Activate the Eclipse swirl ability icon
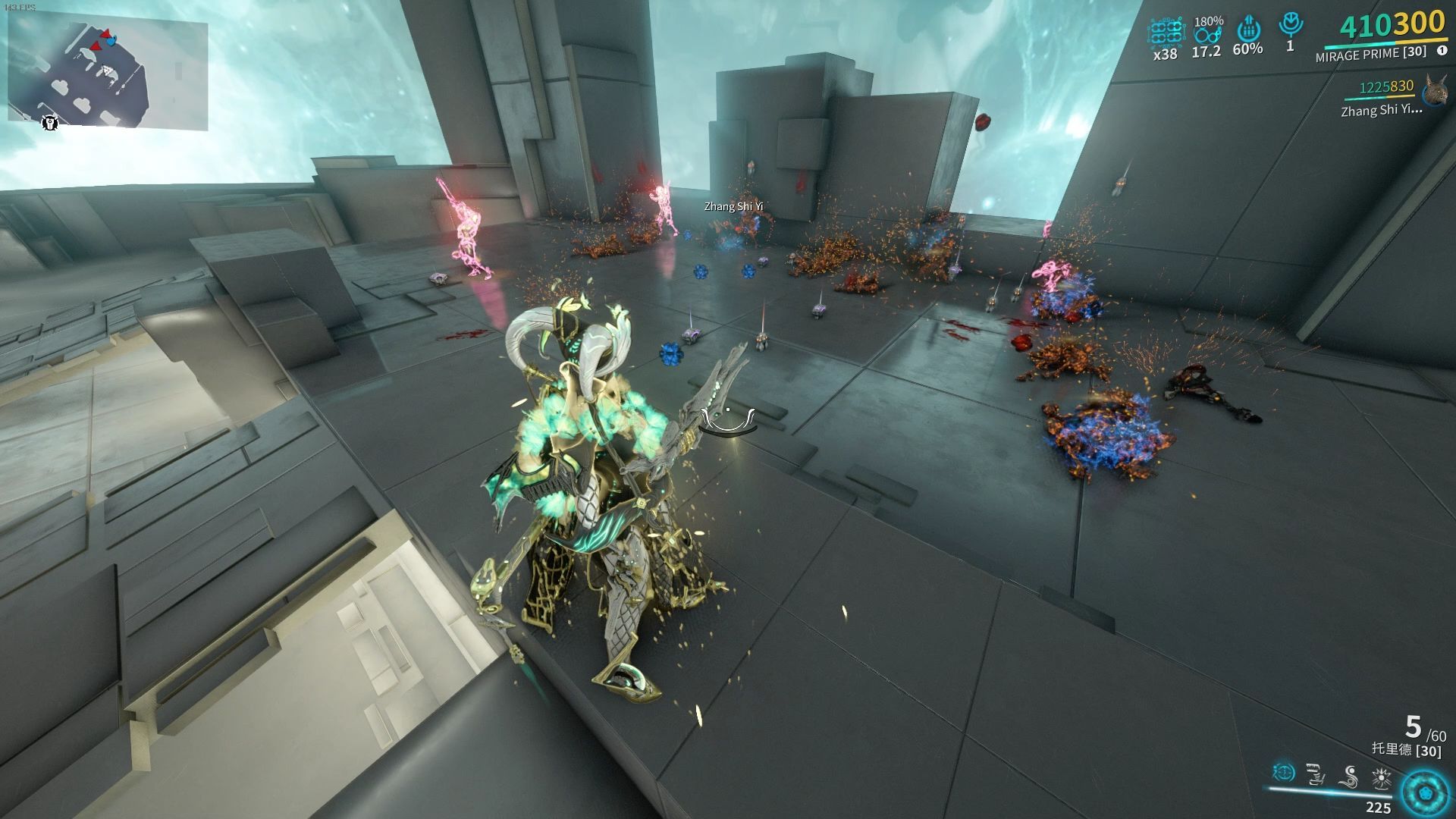Screen dimensions: 1456x819 1349,774
